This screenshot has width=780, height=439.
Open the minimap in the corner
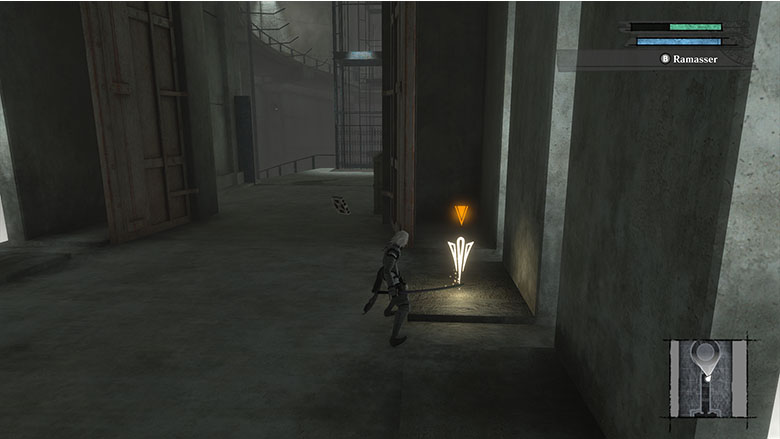point(709,379)
